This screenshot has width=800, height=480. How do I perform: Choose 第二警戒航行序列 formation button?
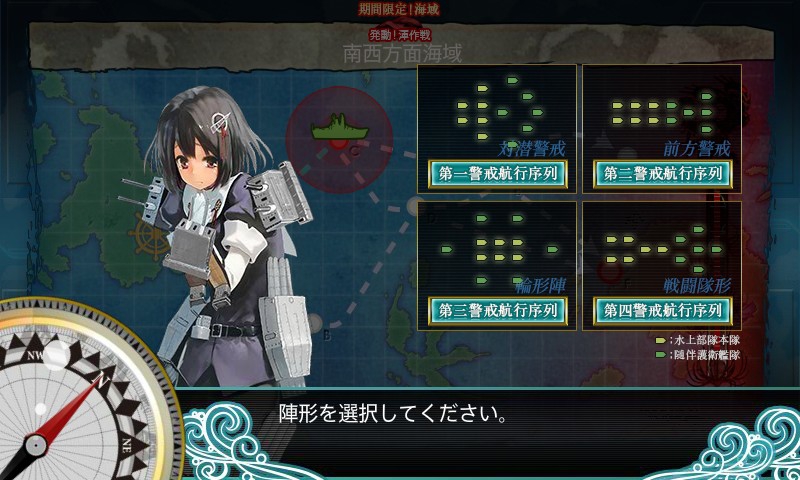coord(661,173)
